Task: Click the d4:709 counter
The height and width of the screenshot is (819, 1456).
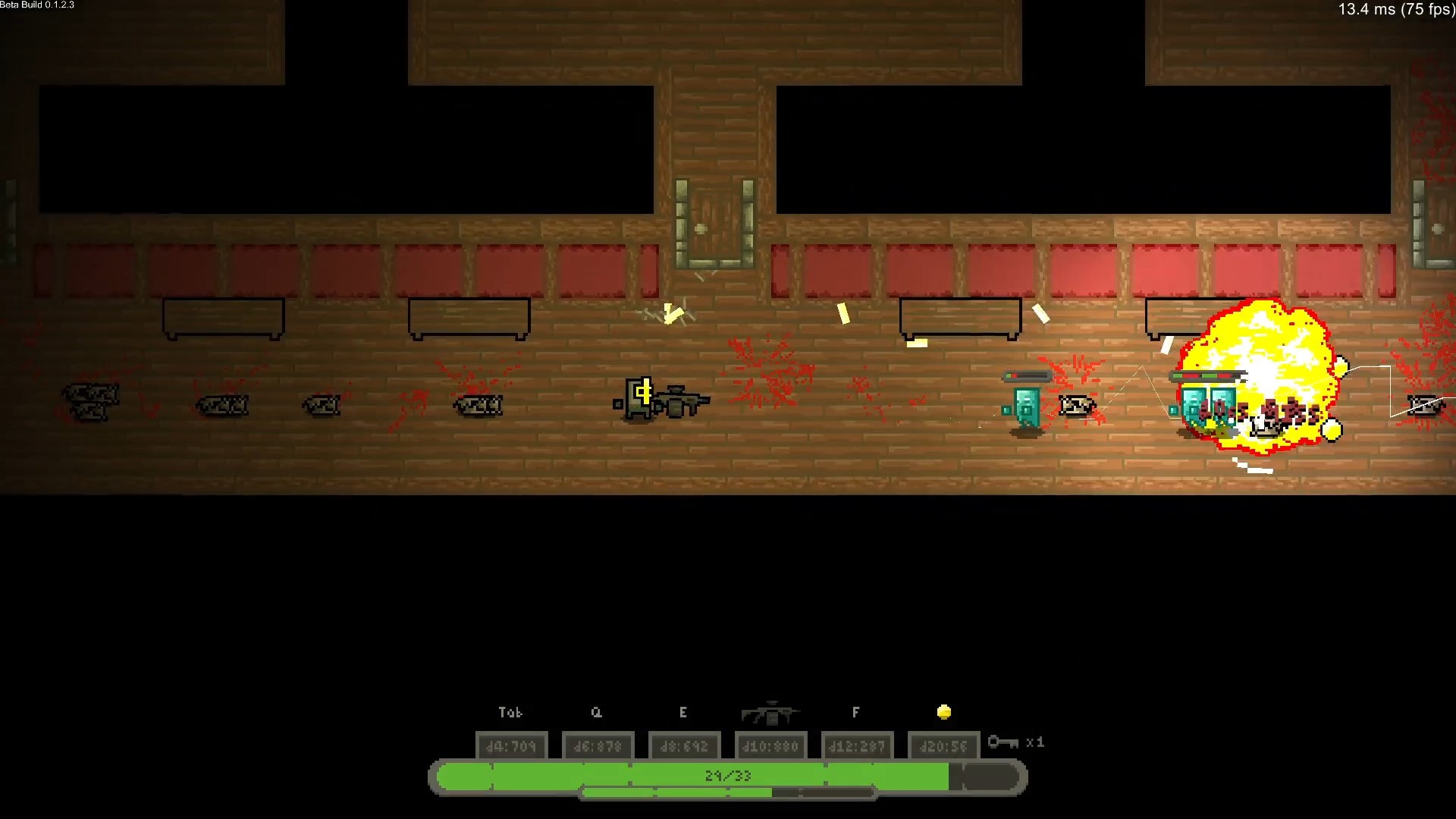Action: click(x=512, y=745)
